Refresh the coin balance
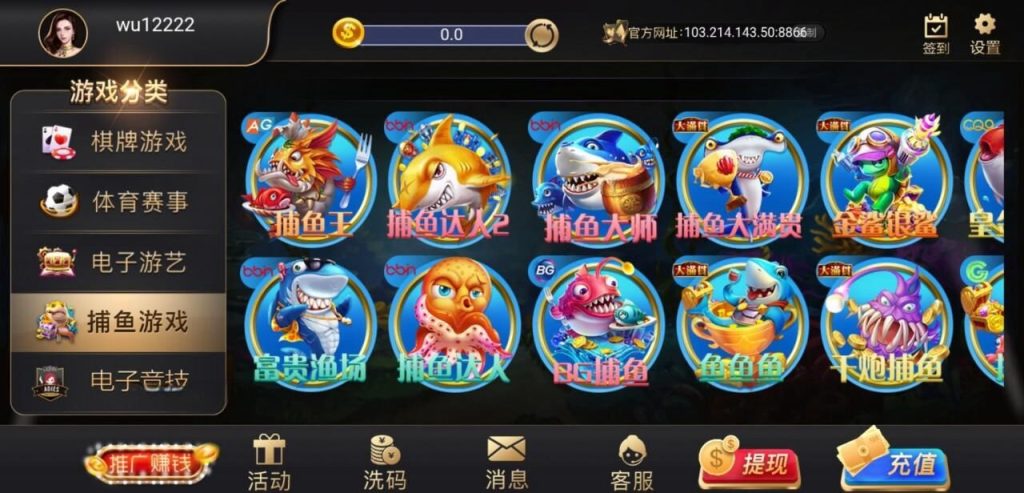The image size is (1024, 493). (541, 34)
